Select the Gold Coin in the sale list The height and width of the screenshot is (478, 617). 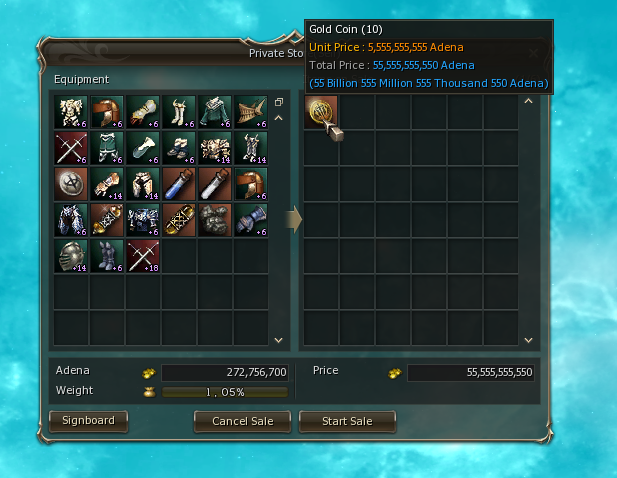pos(321,112)
